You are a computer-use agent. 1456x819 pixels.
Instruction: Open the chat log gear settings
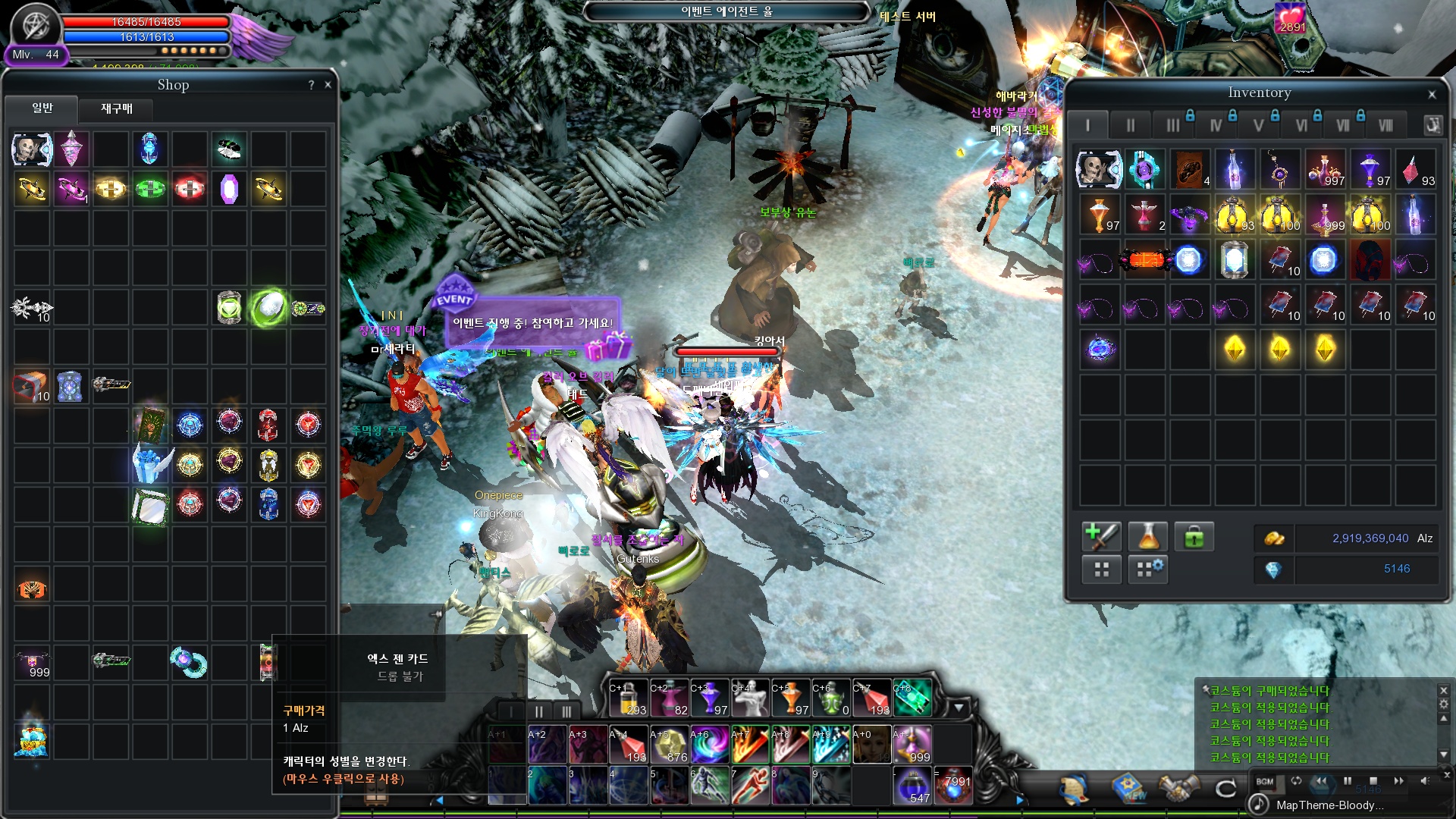tap(1444, 704)
